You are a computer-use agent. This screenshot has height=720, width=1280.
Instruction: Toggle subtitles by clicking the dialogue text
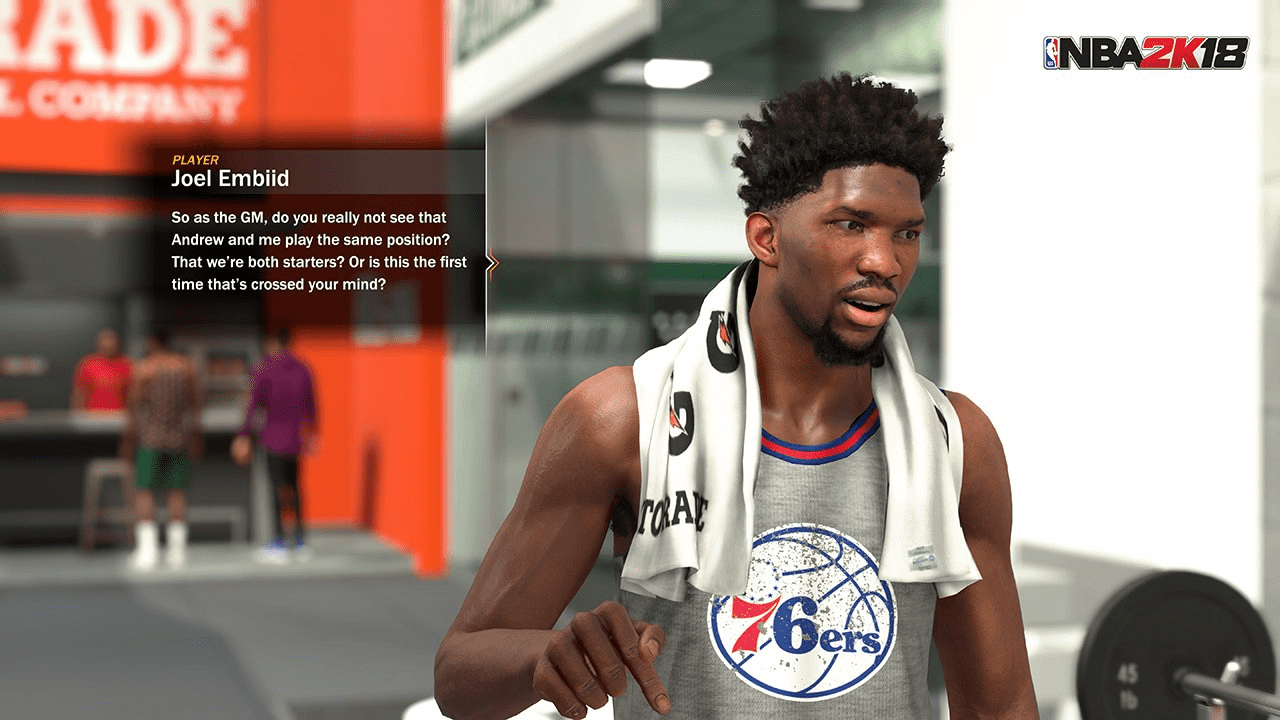(310, 250)
